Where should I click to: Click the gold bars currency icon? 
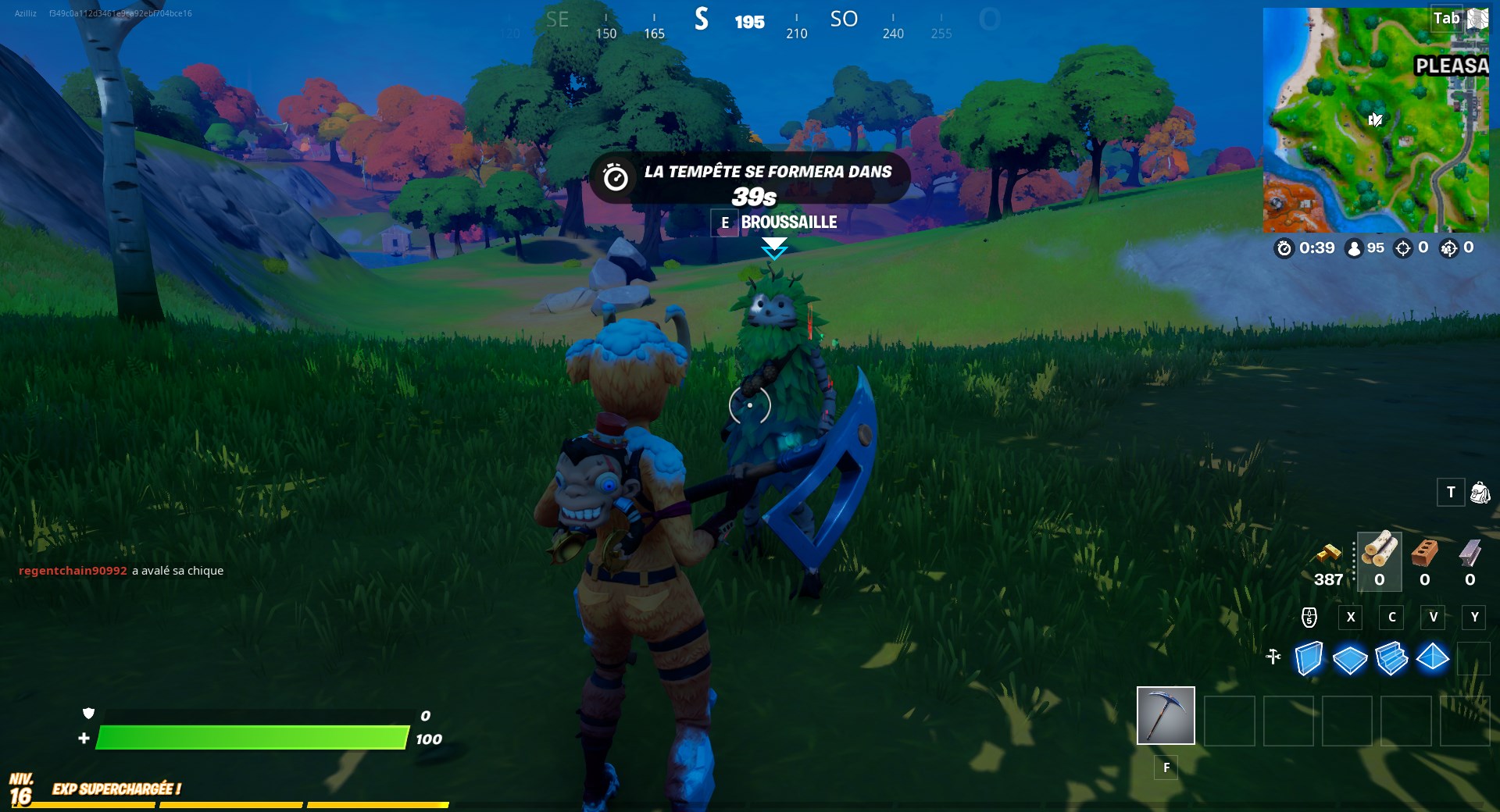(x=1328, y=556)
